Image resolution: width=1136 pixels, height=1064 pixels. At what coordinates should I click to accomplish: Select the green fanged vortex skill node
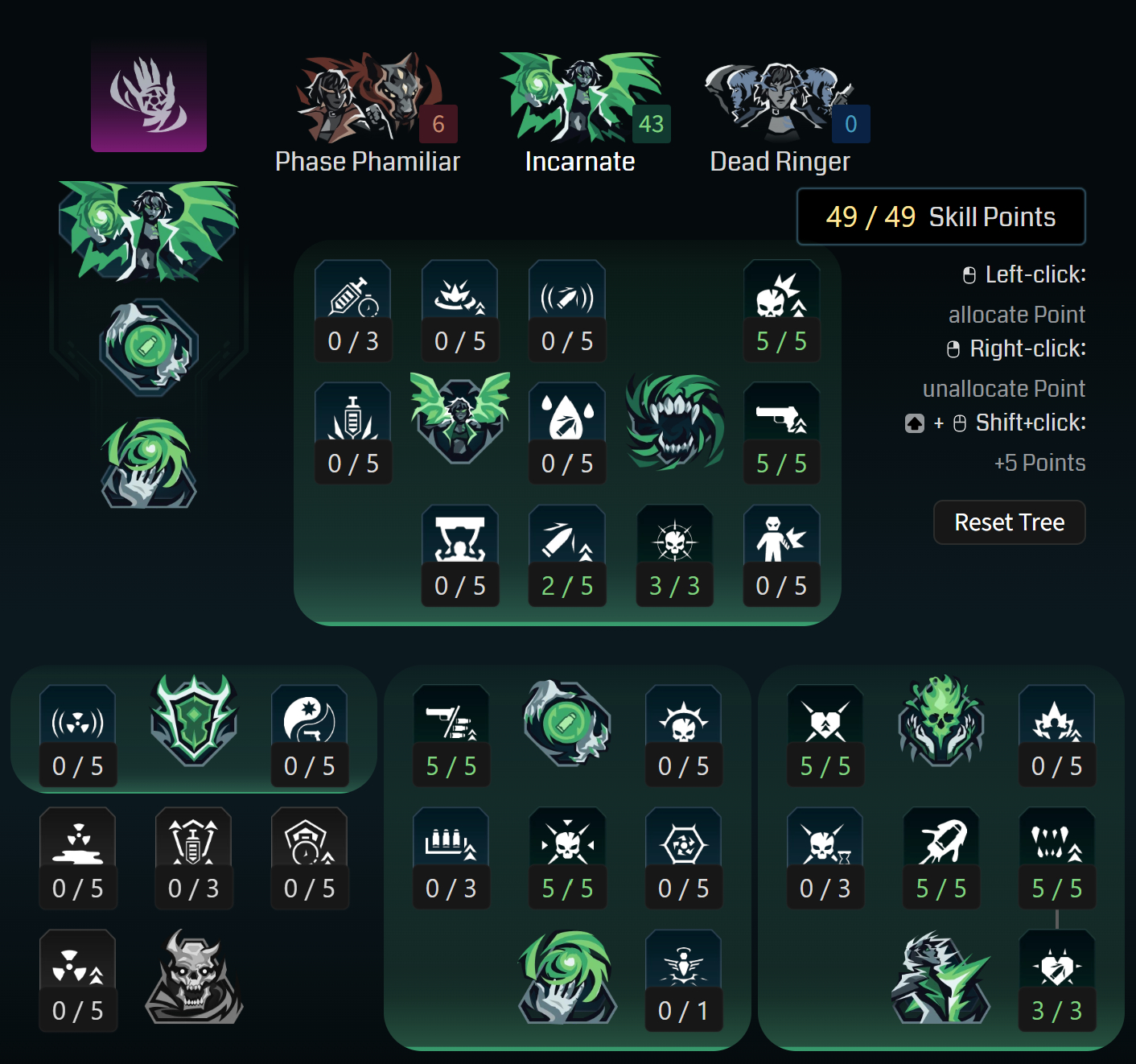(674, 425)
